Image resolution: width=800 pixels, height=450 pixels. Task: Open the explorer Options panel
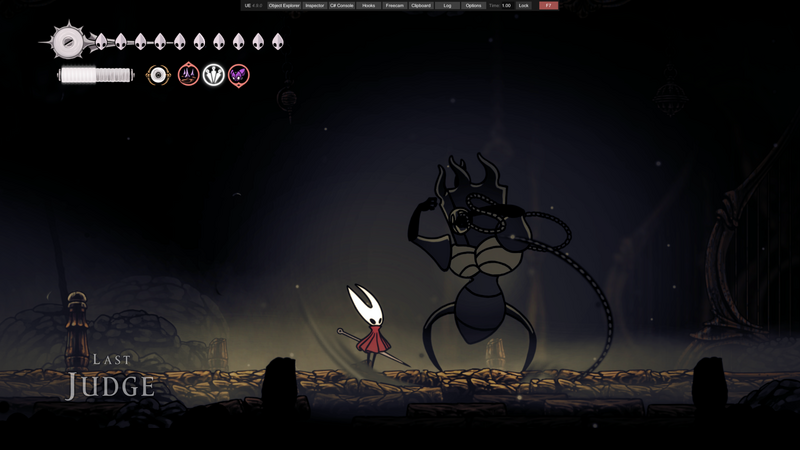pos(473,6)
